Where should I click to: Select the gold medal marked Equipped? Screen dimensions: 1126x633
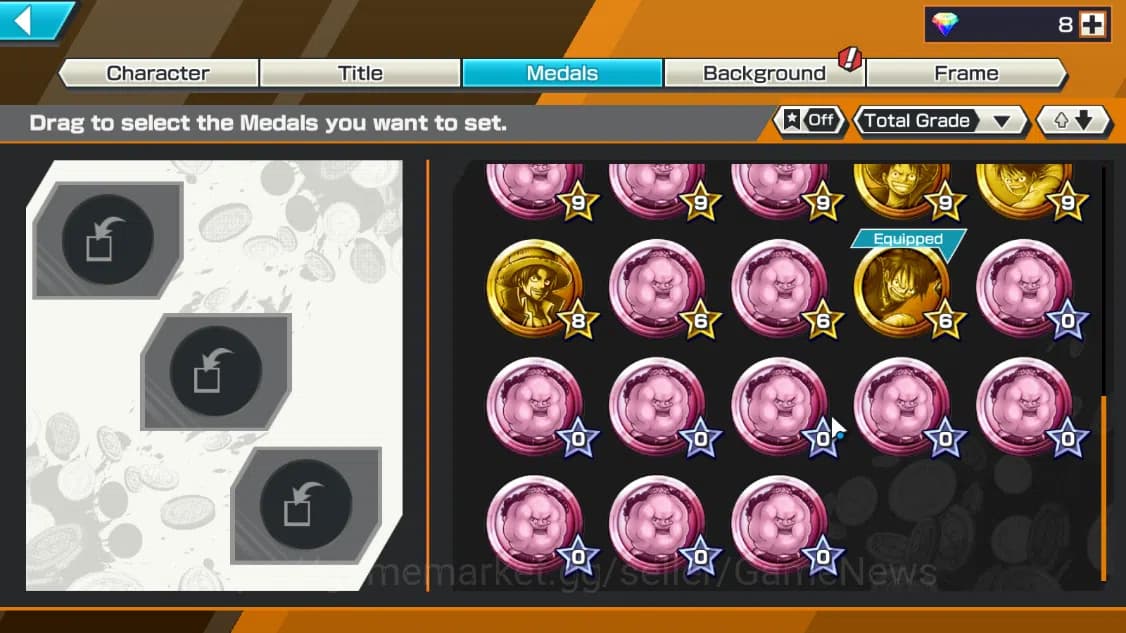901,290
